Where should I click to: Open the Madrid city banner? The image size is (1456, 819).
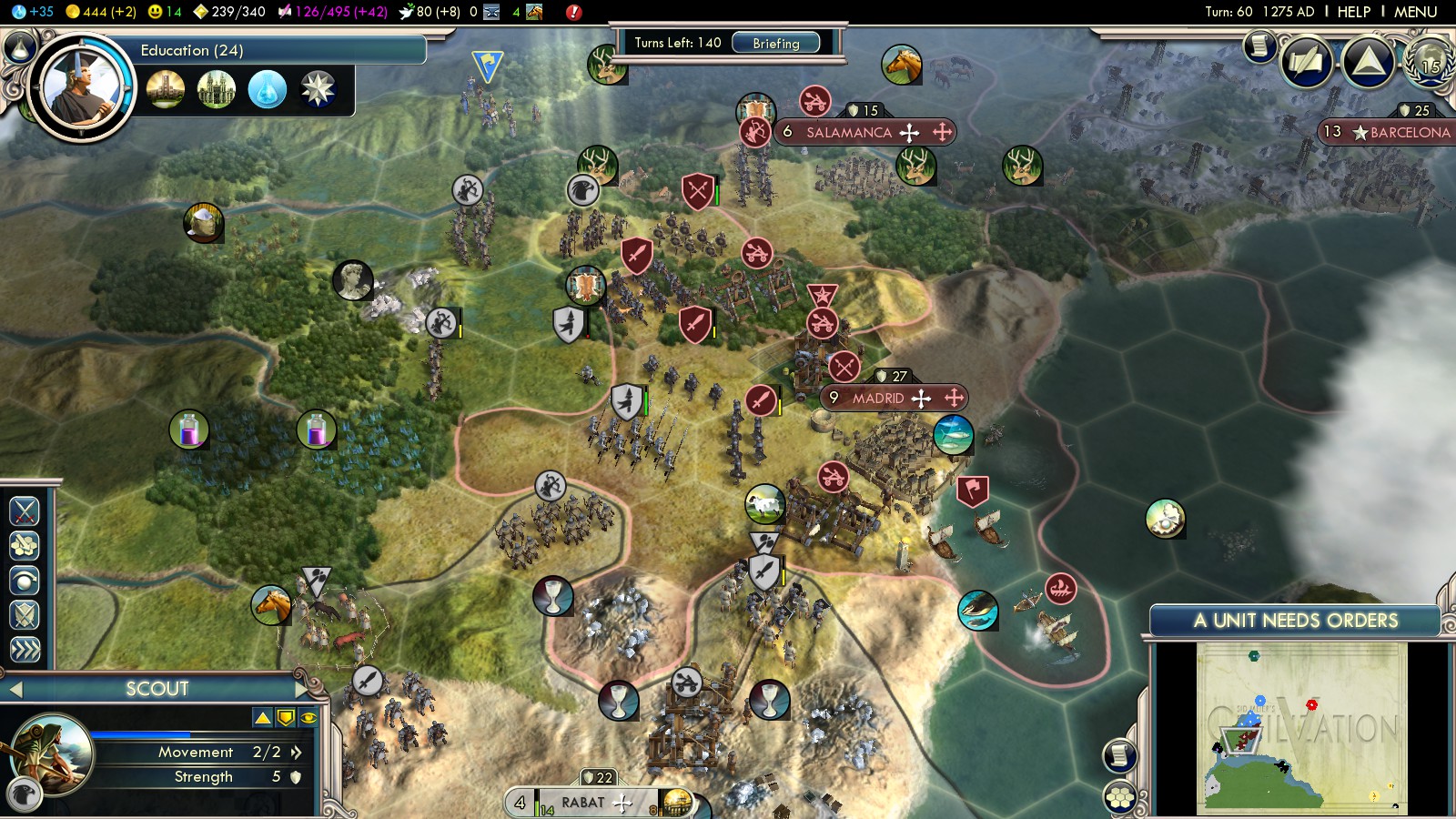click(x=878, y=398)
